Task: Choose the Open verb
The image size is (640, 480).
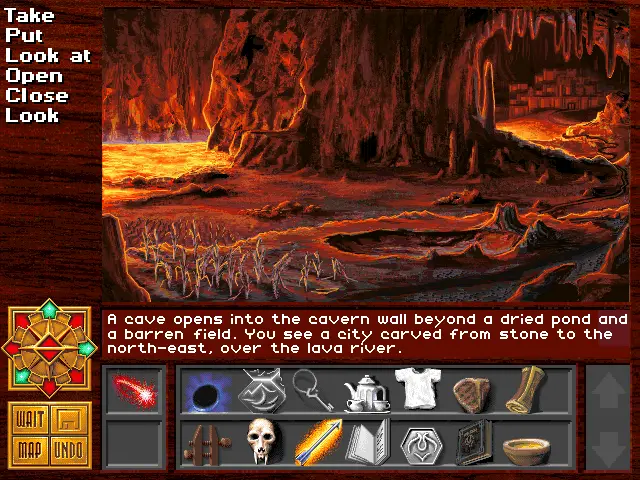Action: [34, 76]
